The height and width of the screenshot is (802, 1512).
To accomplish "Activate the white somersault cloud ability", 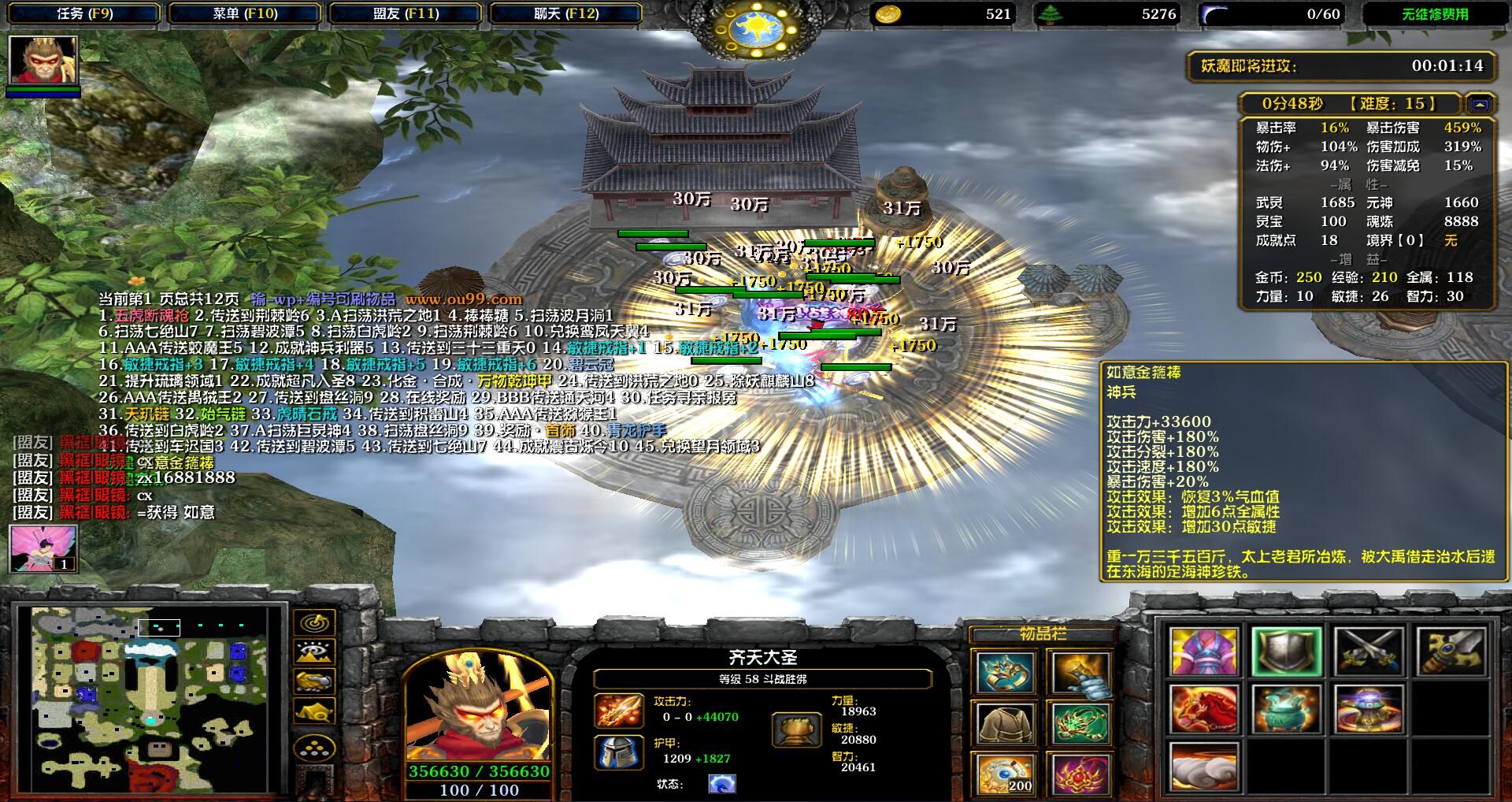I will click(x=1203, y=767).
